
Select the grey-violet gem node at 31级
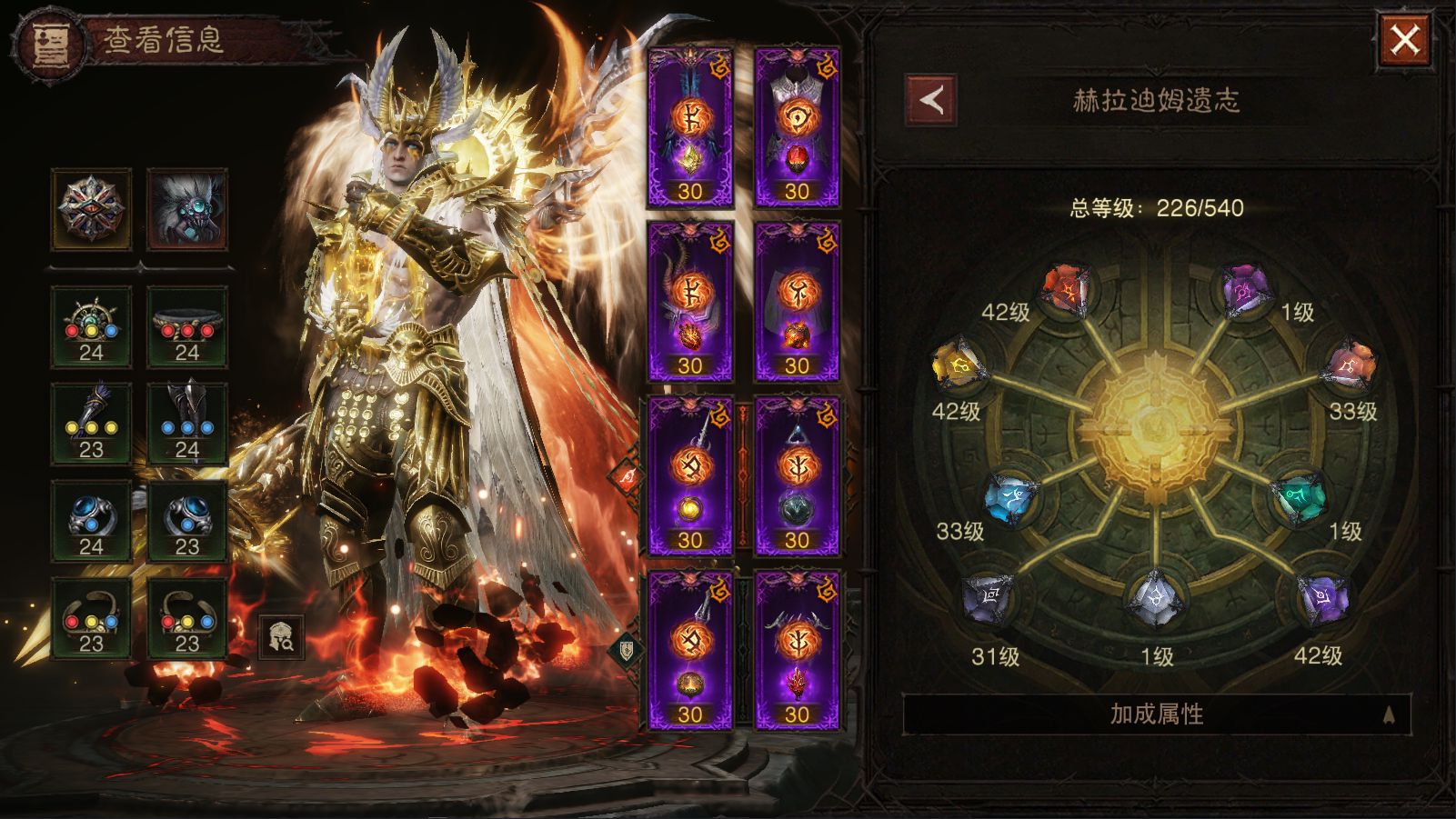click(989, 600)
